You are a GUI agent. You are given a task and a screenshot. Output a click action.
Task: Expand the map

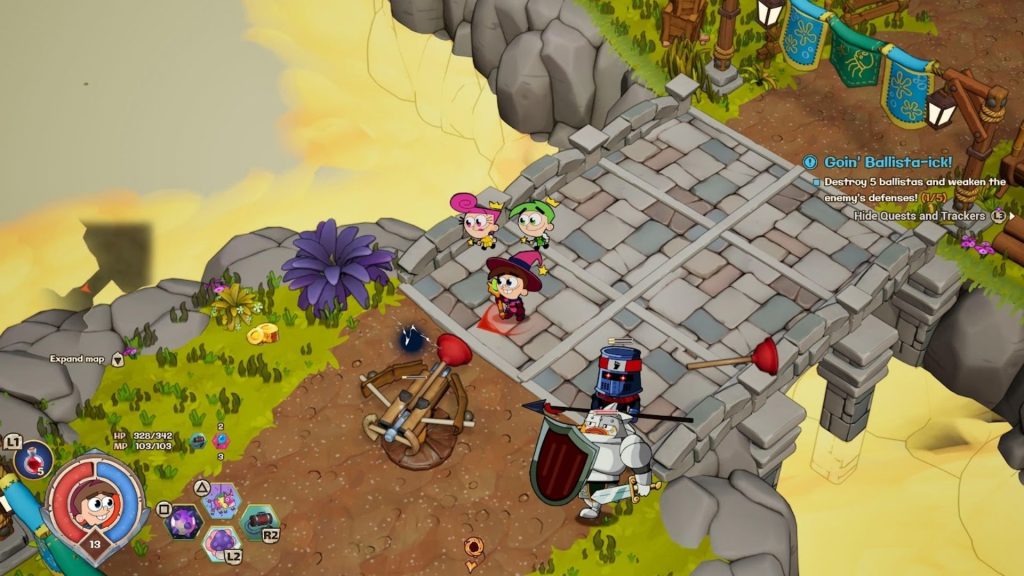tap(80, 358)
